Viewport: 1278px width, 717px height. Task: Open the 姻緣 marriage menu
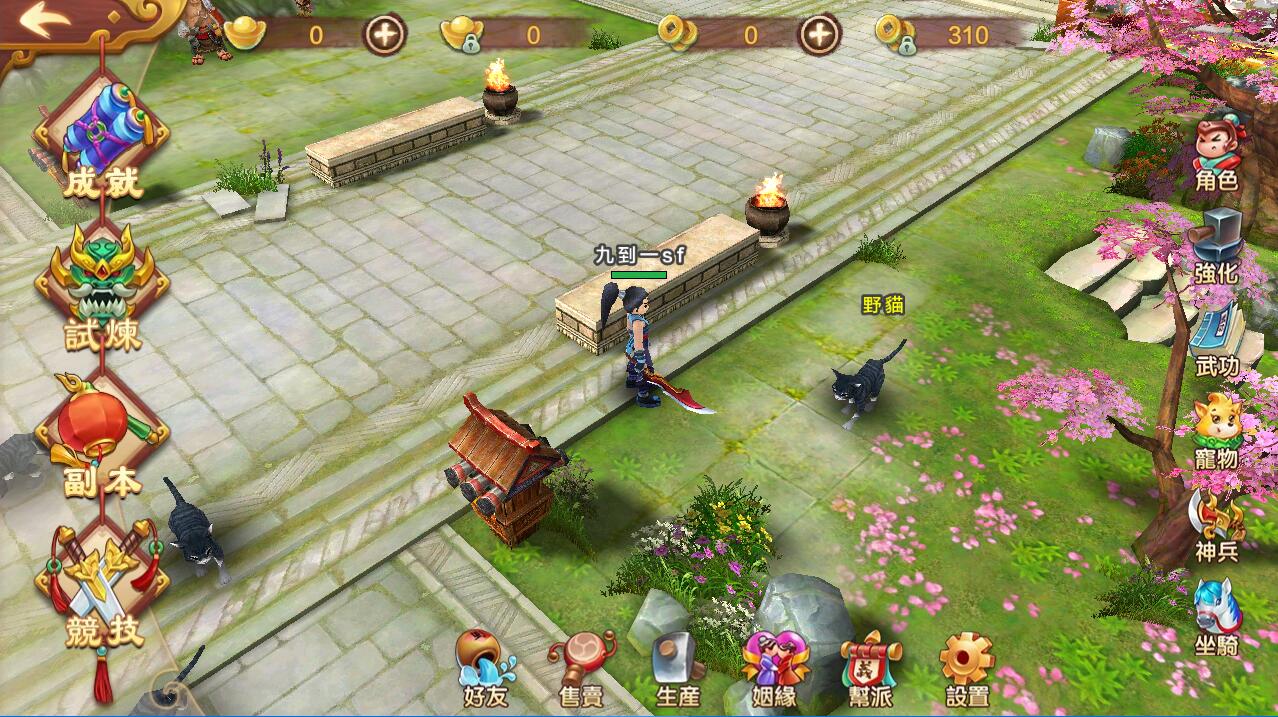(x=774, y=668)
